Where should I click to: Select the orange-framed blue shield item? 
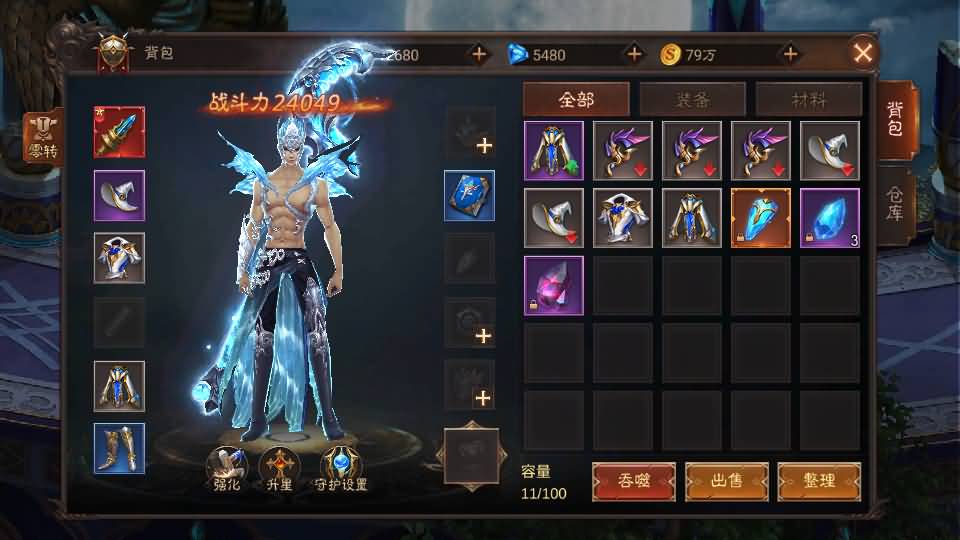tap(761, 217)
